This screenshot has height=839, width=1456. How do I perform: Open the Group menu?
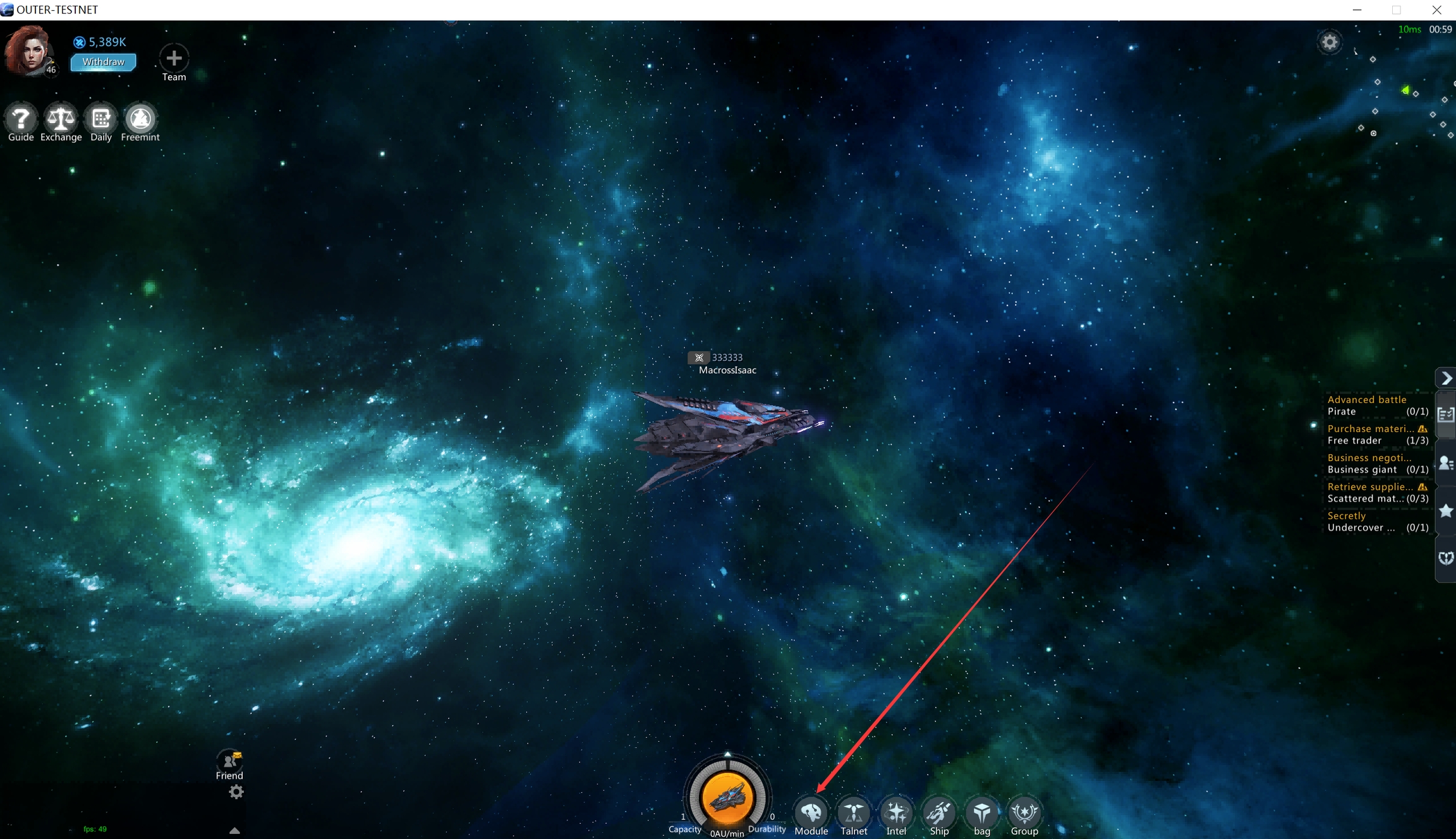tap(1024, 813)
